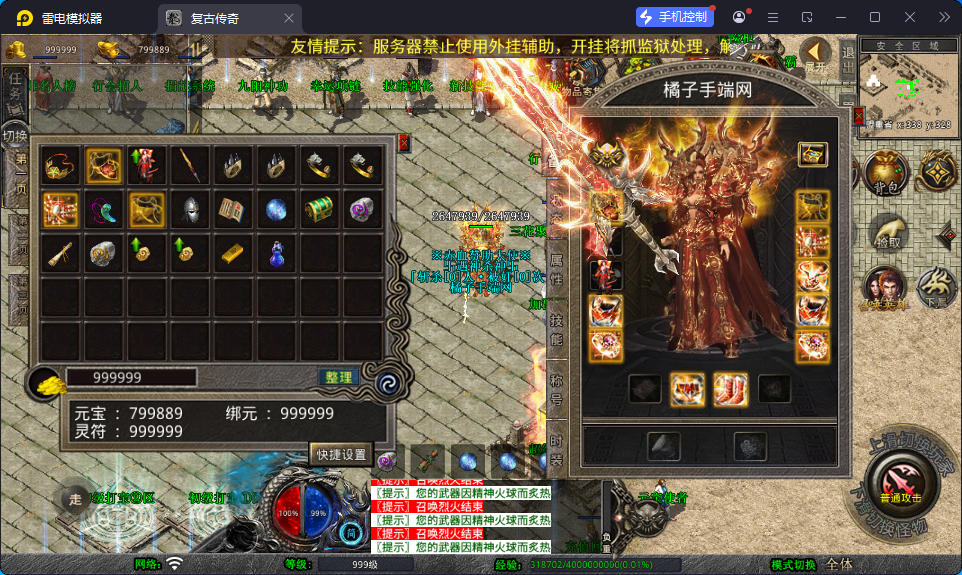Select the blue crystal orb in the bag
The height and width of the screenshot is (575, 962).
pos(277,210)
